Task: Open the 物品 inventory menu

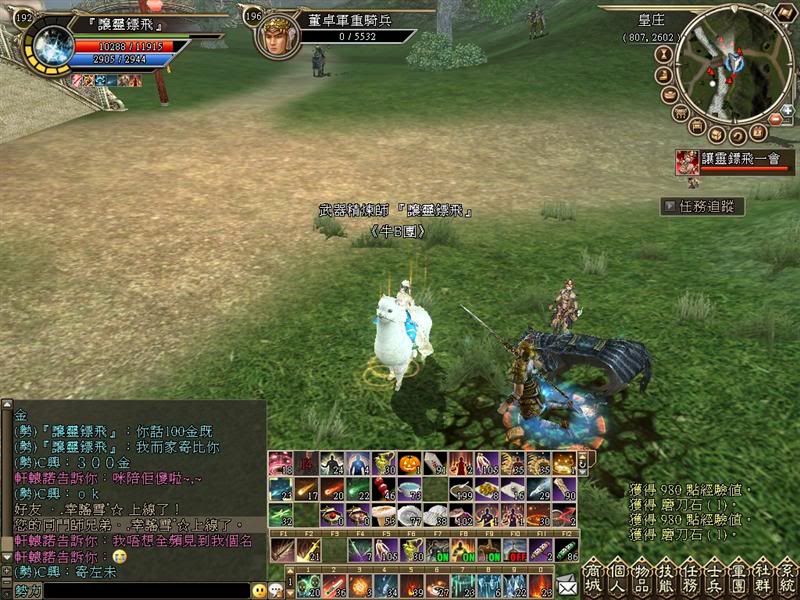Action: pyautogui.click(x=639, y=577)
